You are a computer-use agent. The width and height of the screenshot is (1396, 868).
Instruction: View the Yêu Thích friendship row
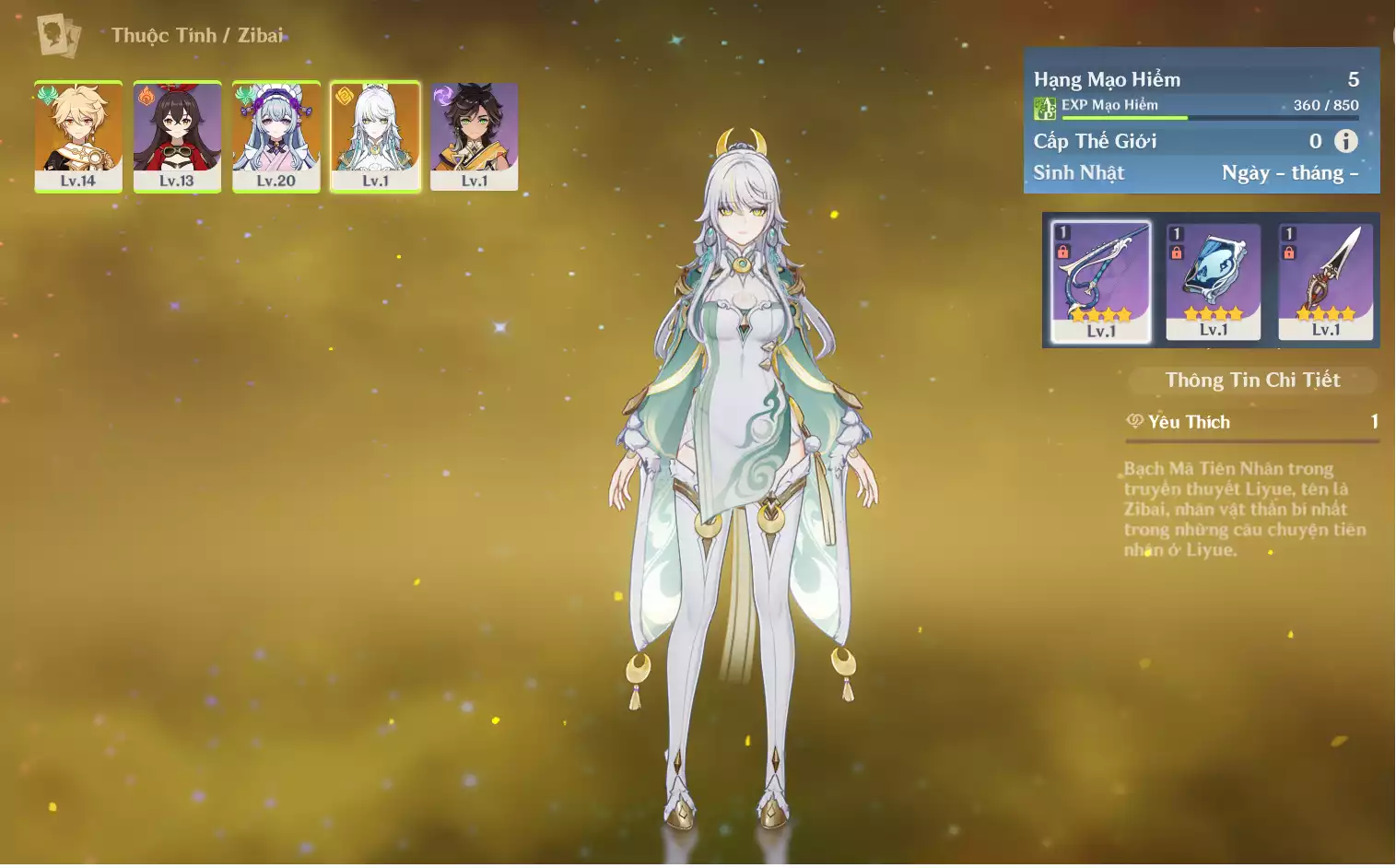[x=1252, y=422]
